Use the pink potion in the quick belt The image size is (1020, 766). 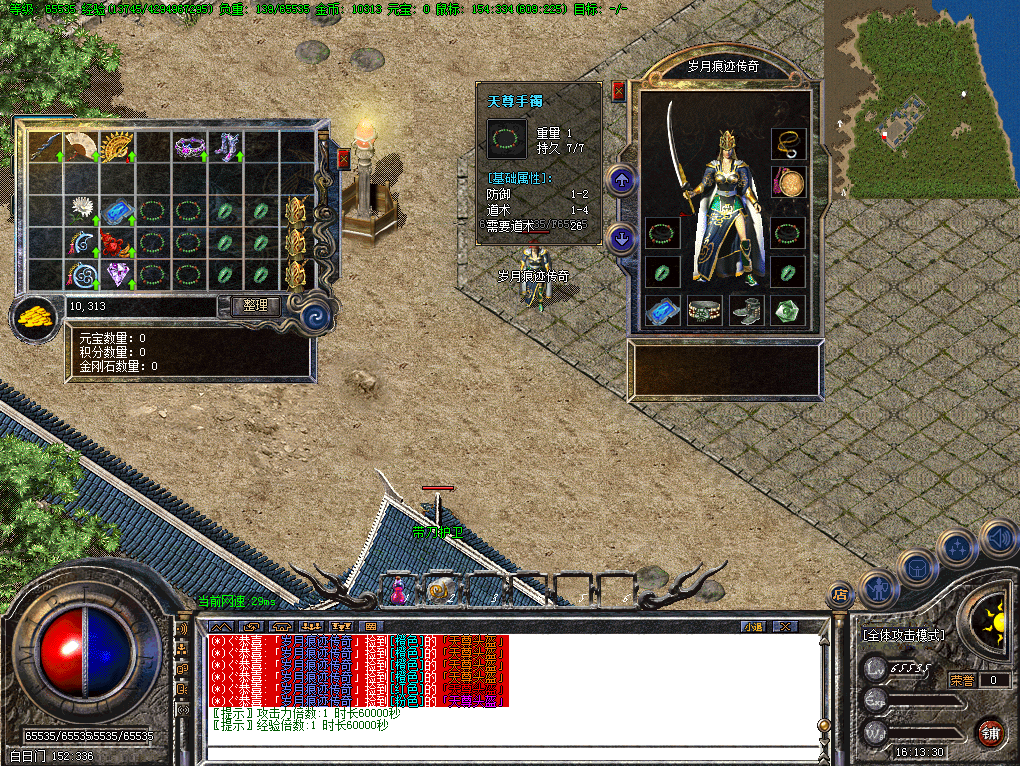[398, 591]
